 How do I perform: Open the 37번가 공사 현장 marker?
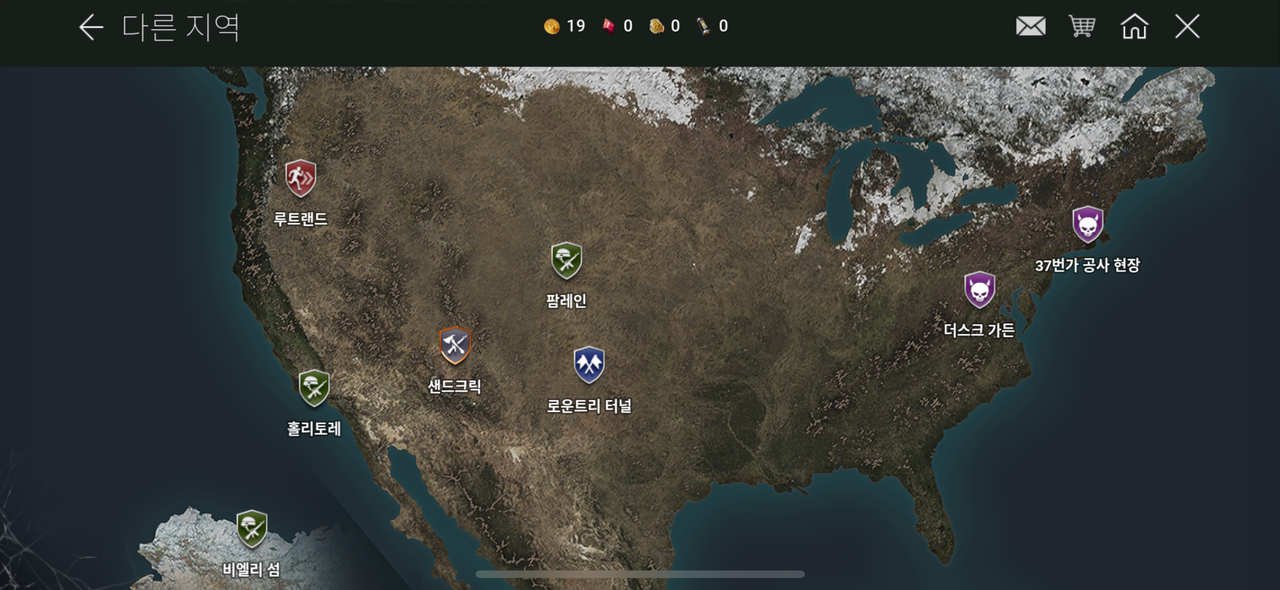[1087, 225]
